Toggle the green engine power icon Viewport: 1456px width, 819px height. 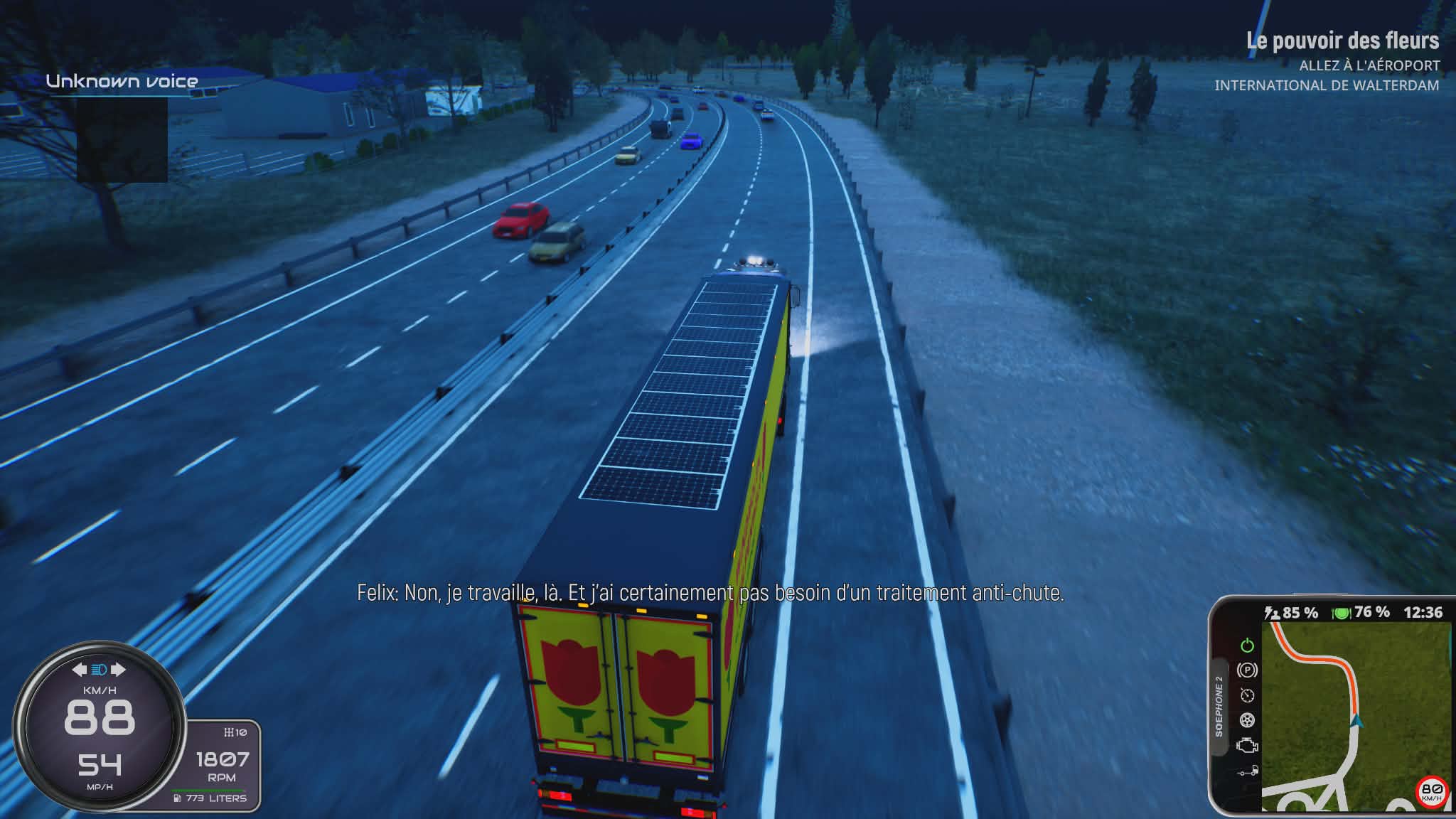click(1247, 646)
